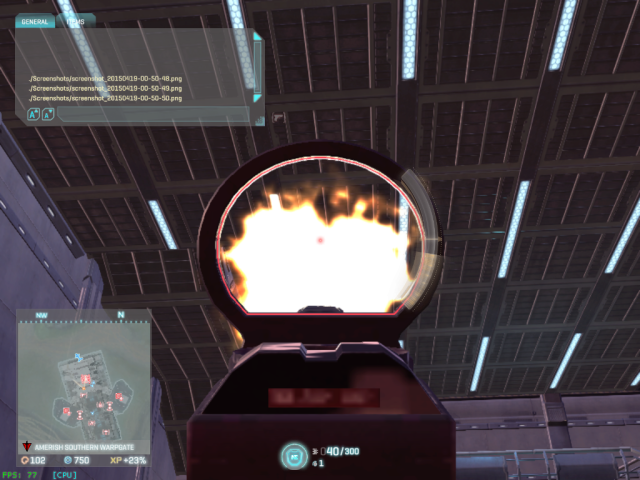The width and height of the screenshot is (640, 480).
Task: Switch to the General chat tab
Action: point(35,20)
